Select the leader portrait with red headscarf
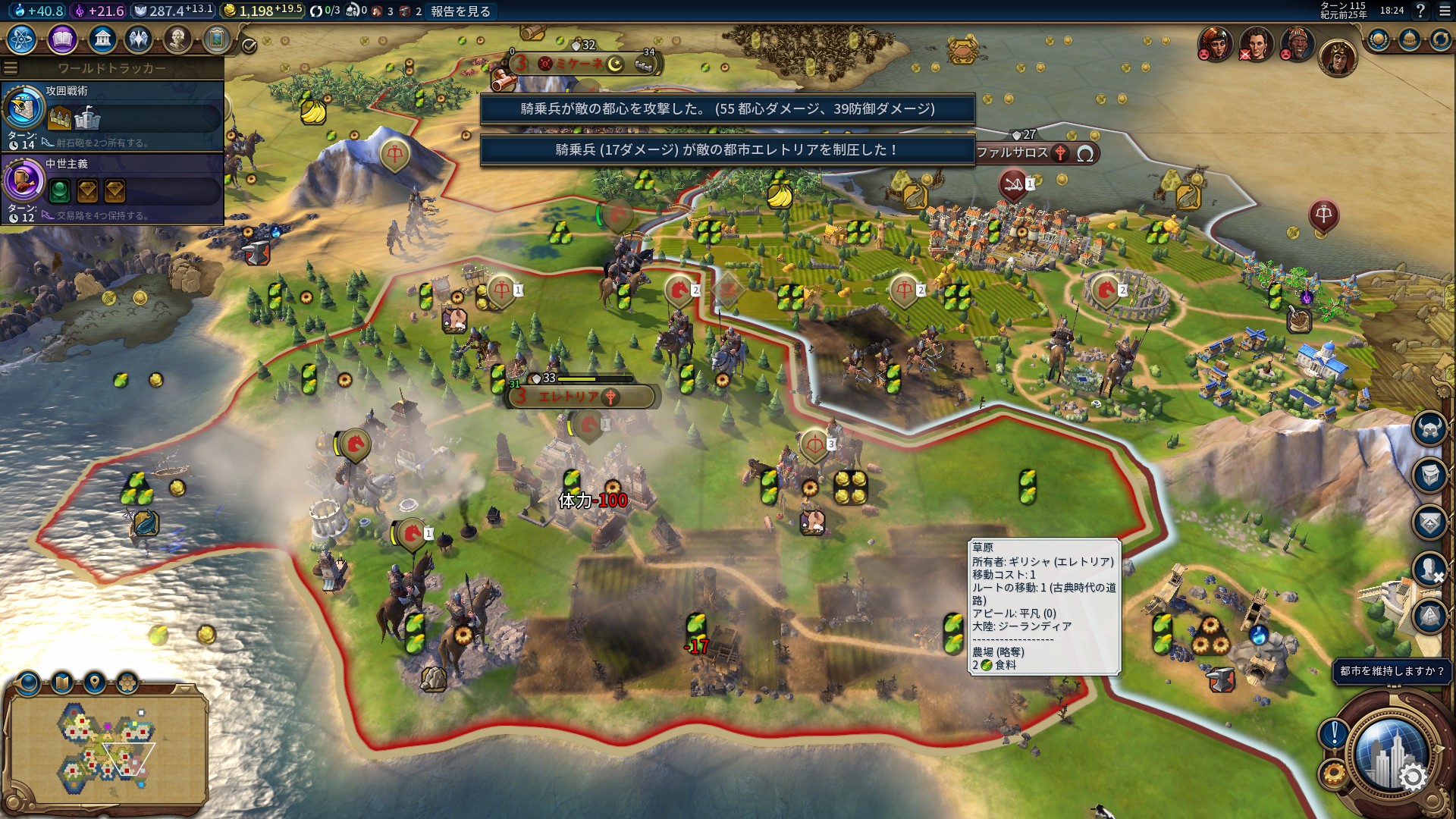This screenshot has width=1456, height=819. tap(1215, 43)
